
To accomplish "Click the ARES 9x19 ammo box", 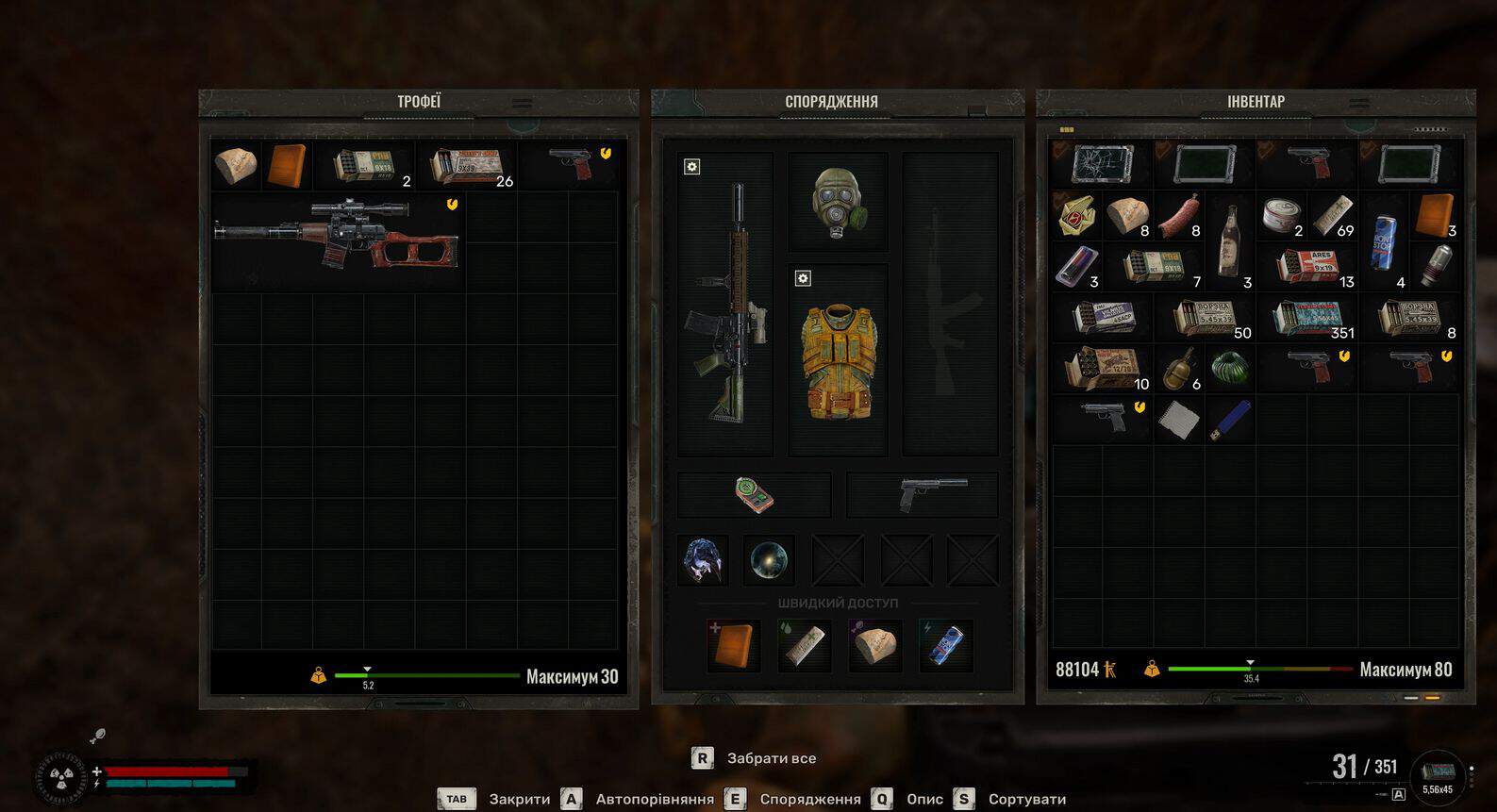I will coord(1309,267).
